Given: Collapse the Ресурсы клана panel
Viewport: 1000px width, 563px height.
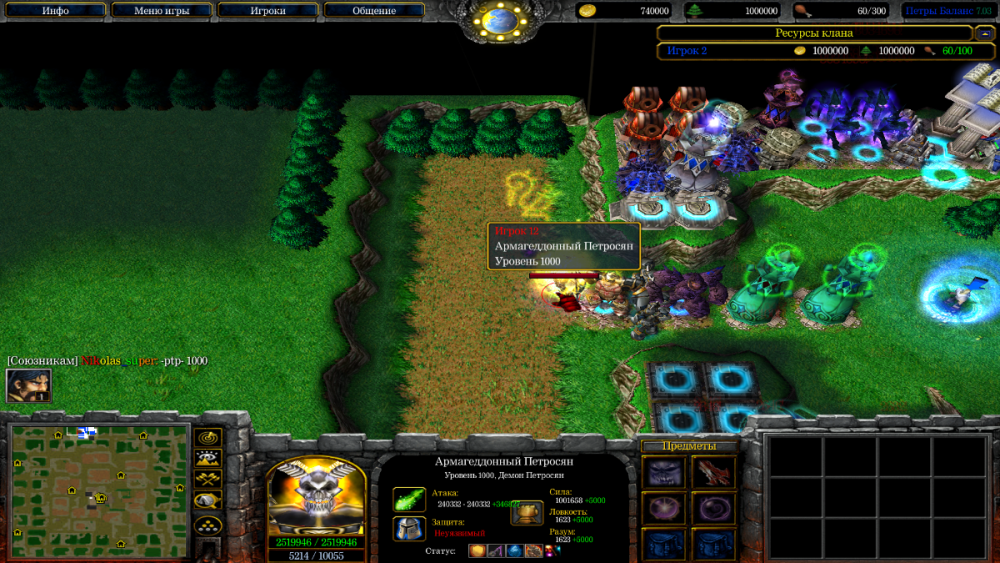Looking at the screenshot, I should point(982,33).
